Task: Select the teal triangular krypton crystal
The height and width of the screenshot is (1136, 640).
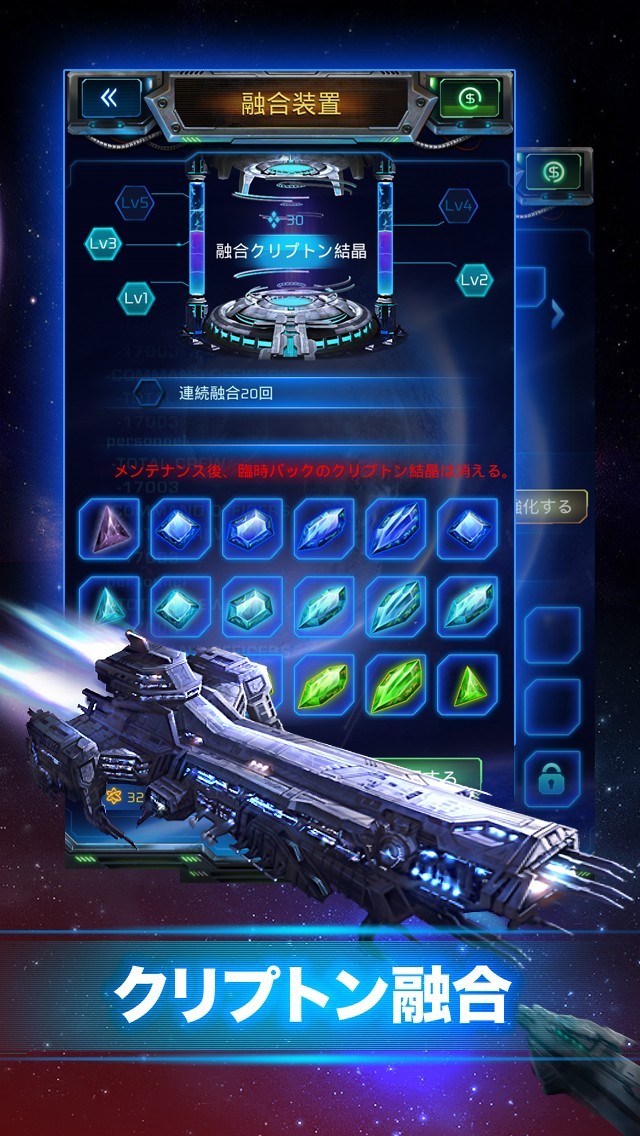Action: tap(108, 606)
